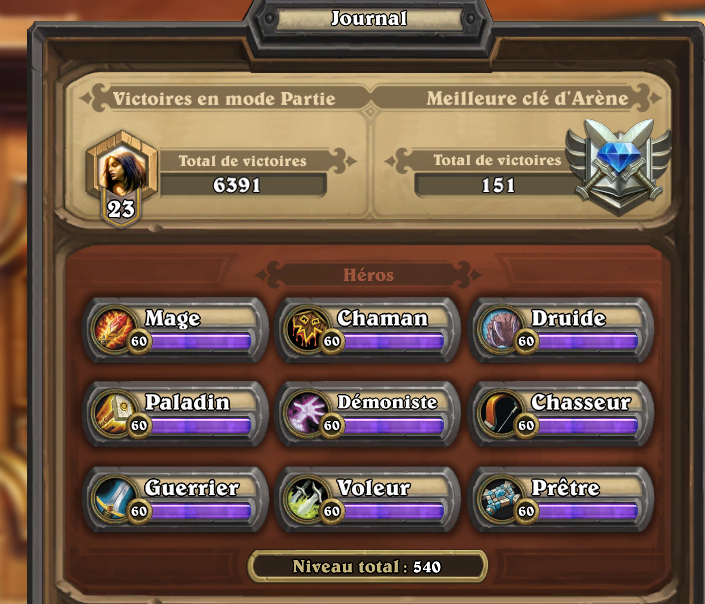Click the rank 23 player portrait medal
This screenshot has width=705, height=604.
click(120, 176)
